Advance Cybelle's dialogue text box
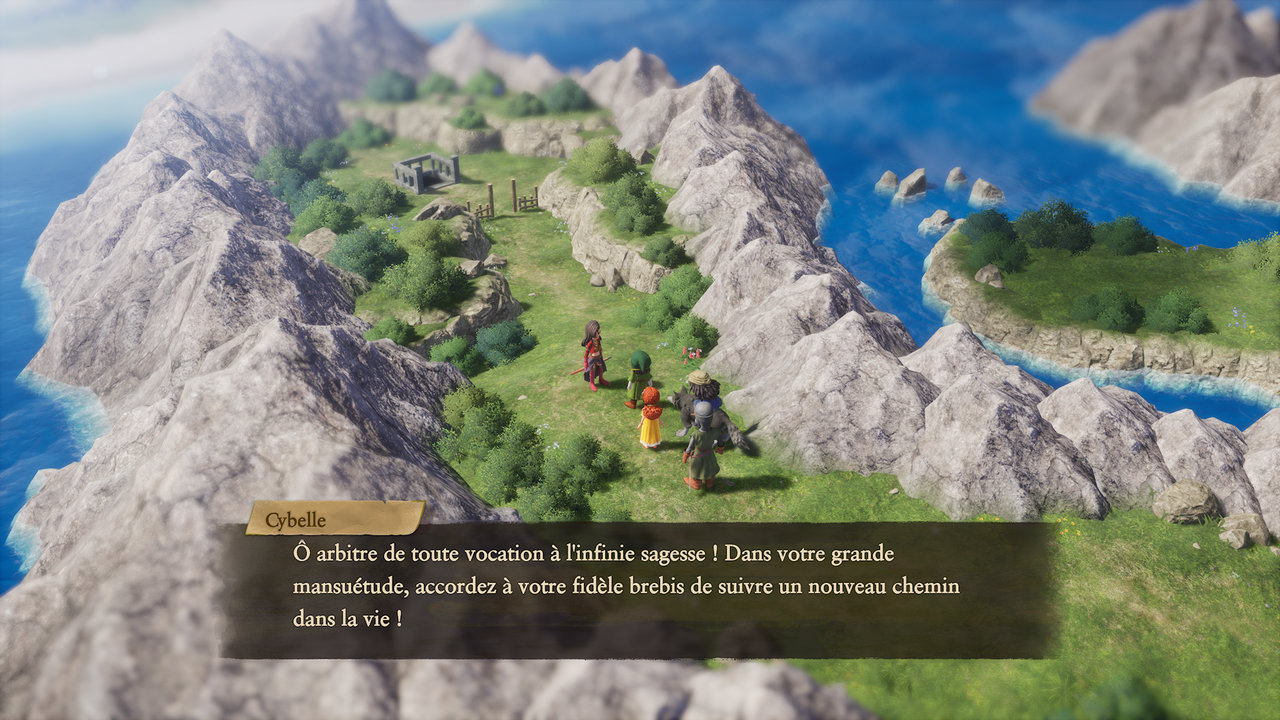The image size is (1280, 720). (x=638, y=589)
